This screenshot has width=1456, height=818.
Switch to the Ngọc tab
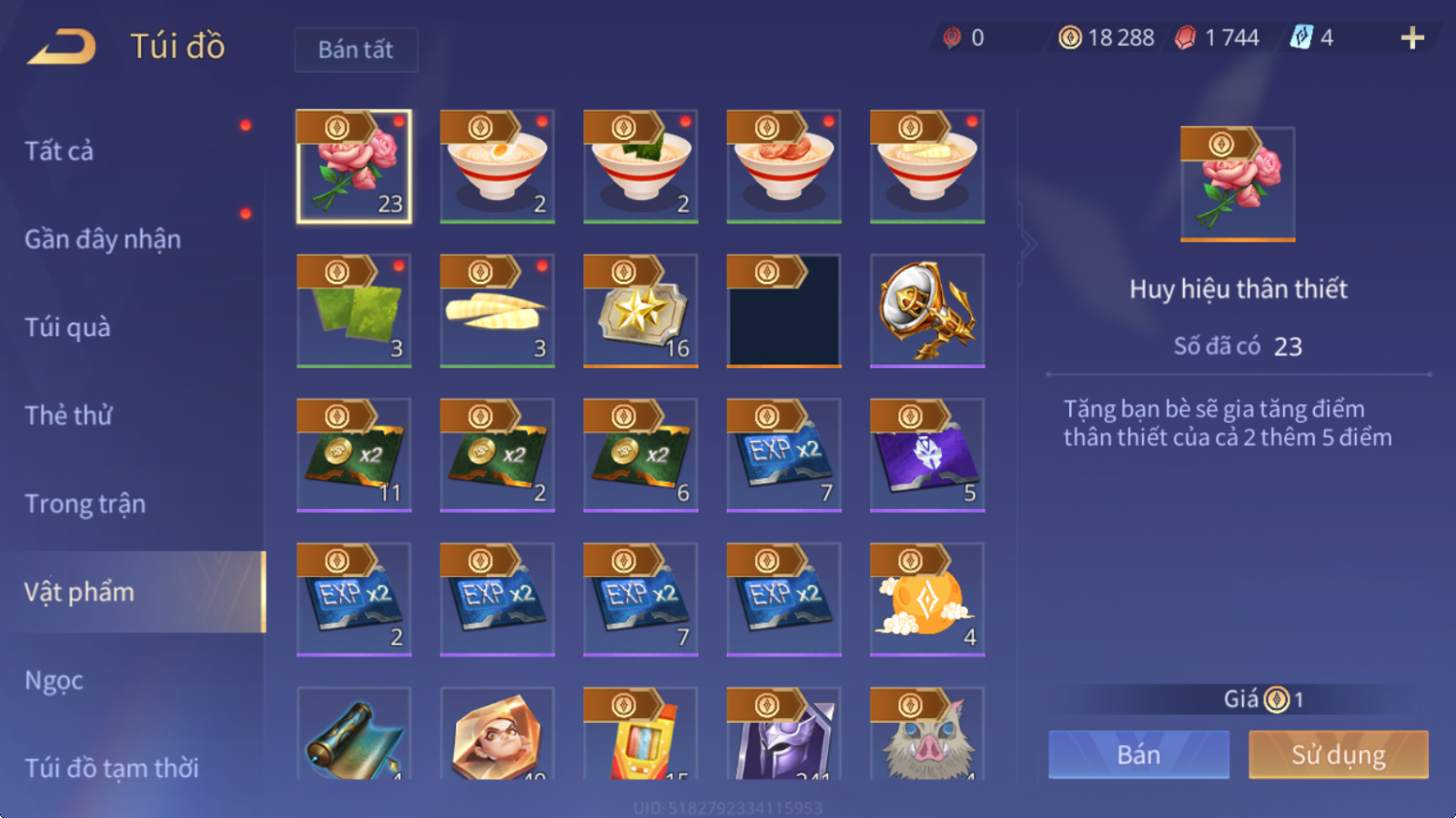click(x=53, y=680)
